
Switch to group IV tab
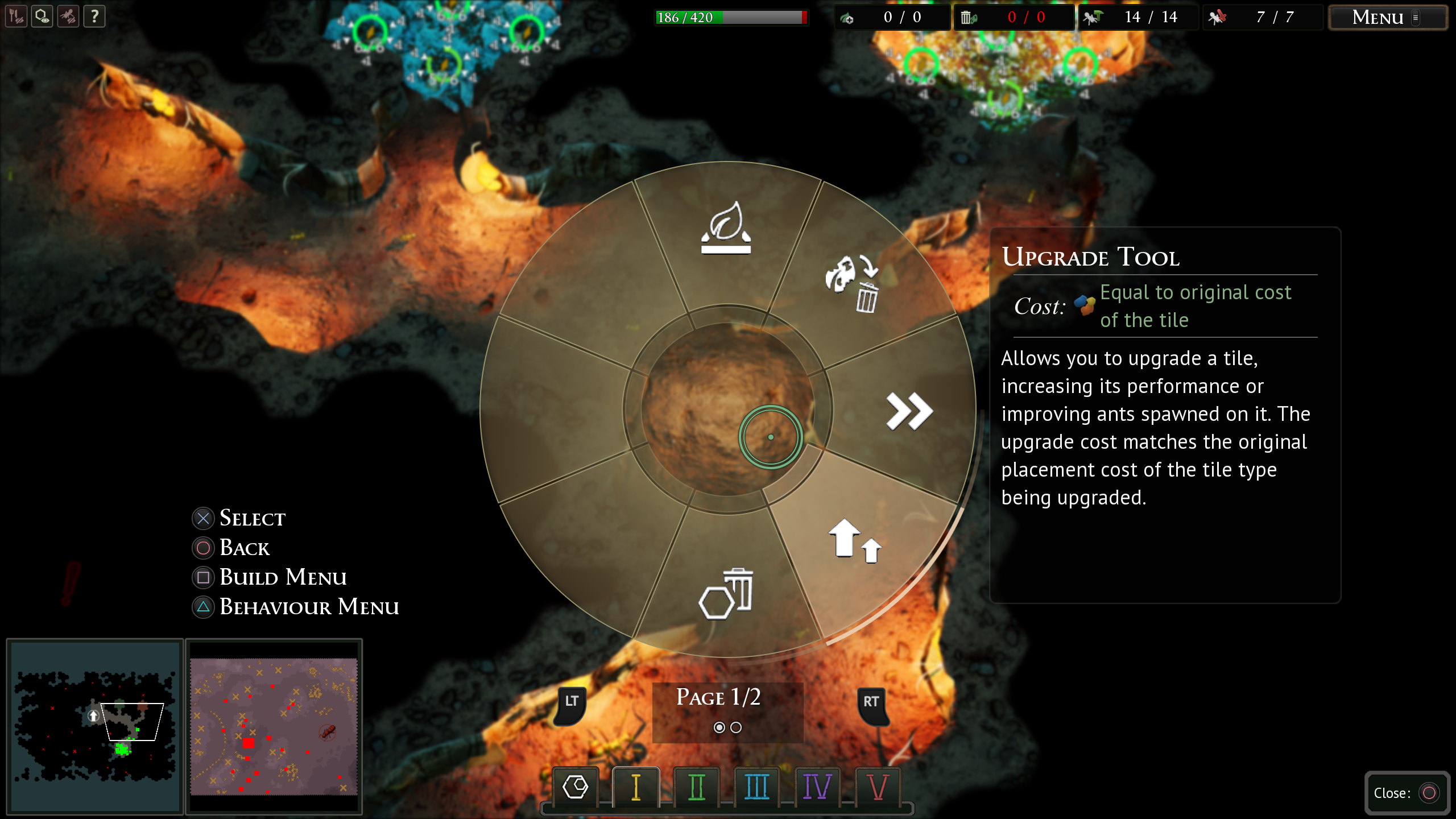tap(817, 787)
